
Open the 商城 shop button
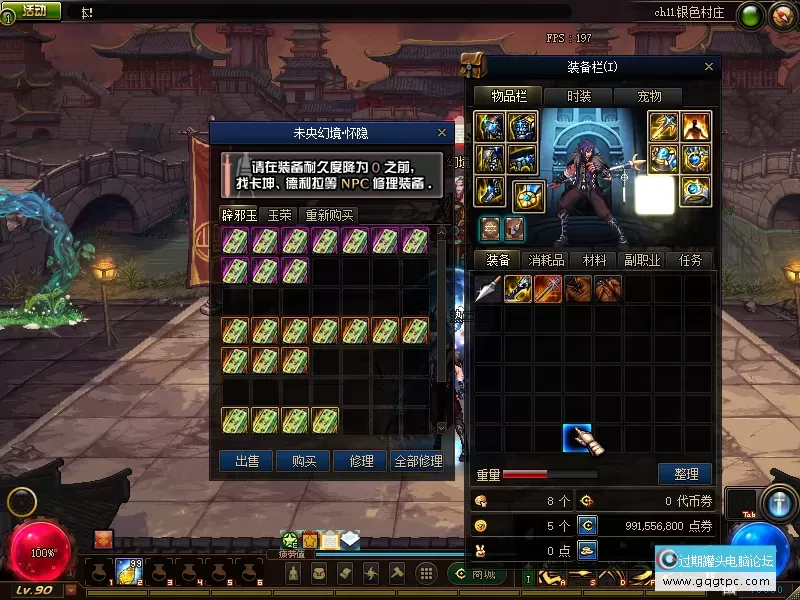(x=480, y=574)
